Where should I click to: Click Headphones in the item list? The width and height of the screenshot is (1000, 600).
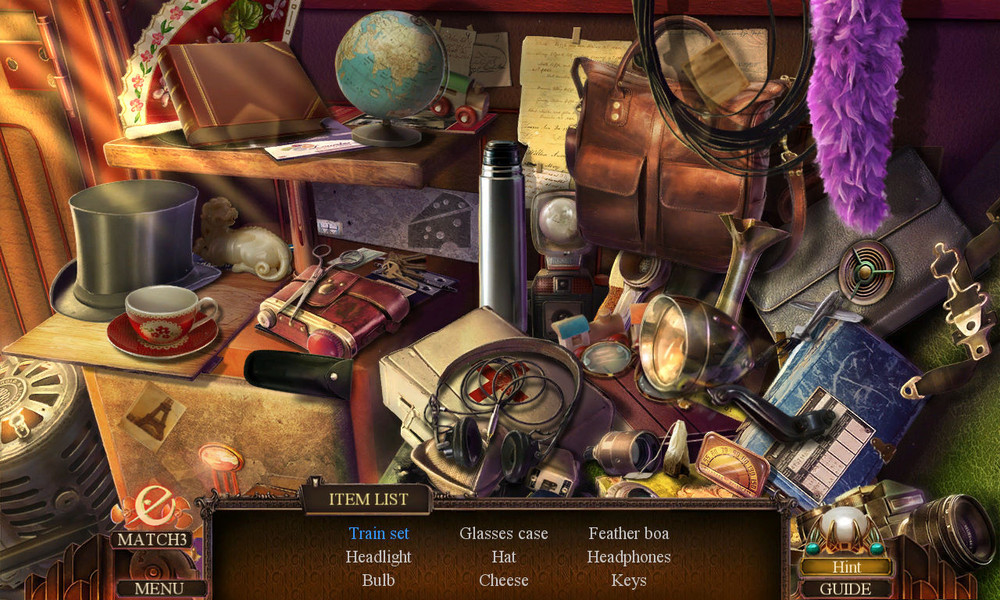(x=629, y=557)
